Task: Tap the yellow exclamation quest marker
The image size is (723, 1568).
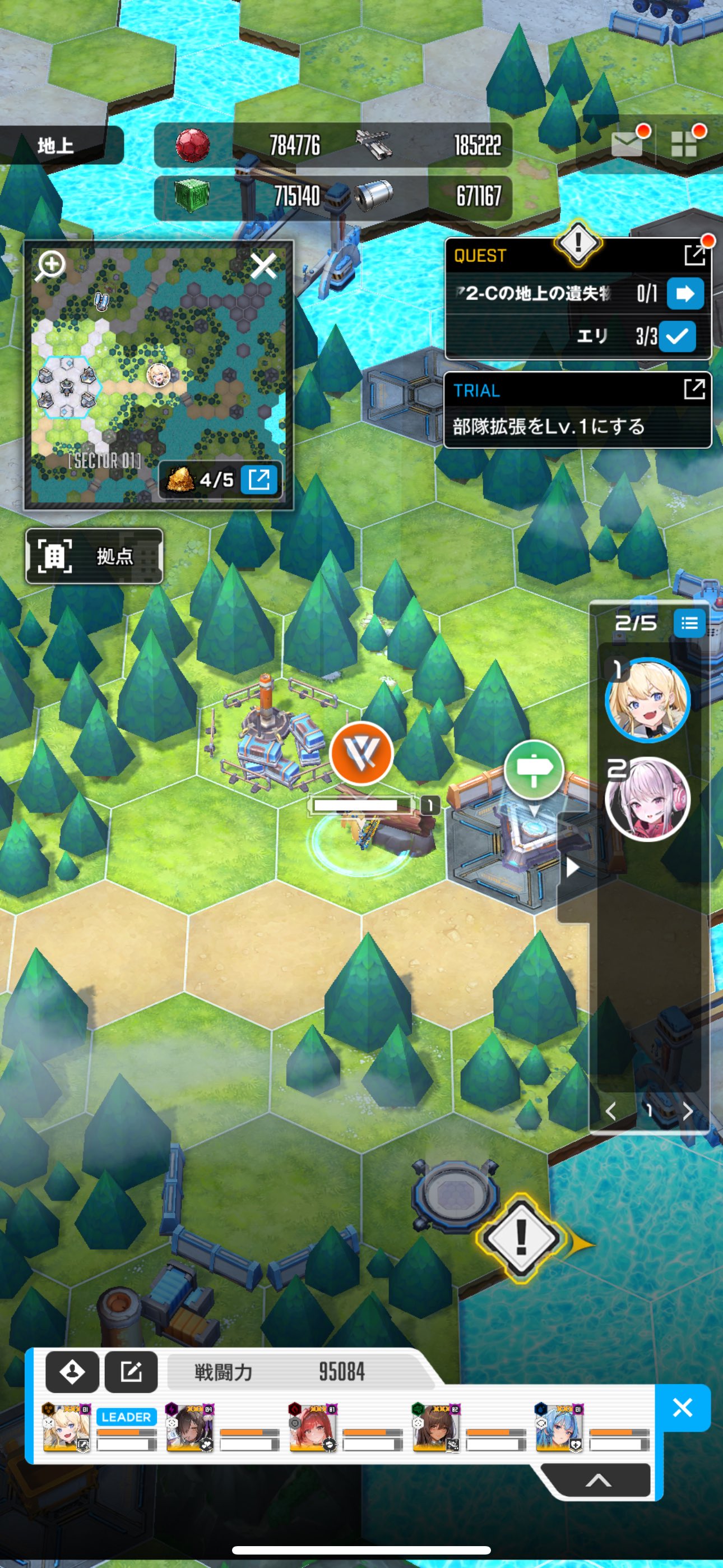Action: click(521, 1236)
